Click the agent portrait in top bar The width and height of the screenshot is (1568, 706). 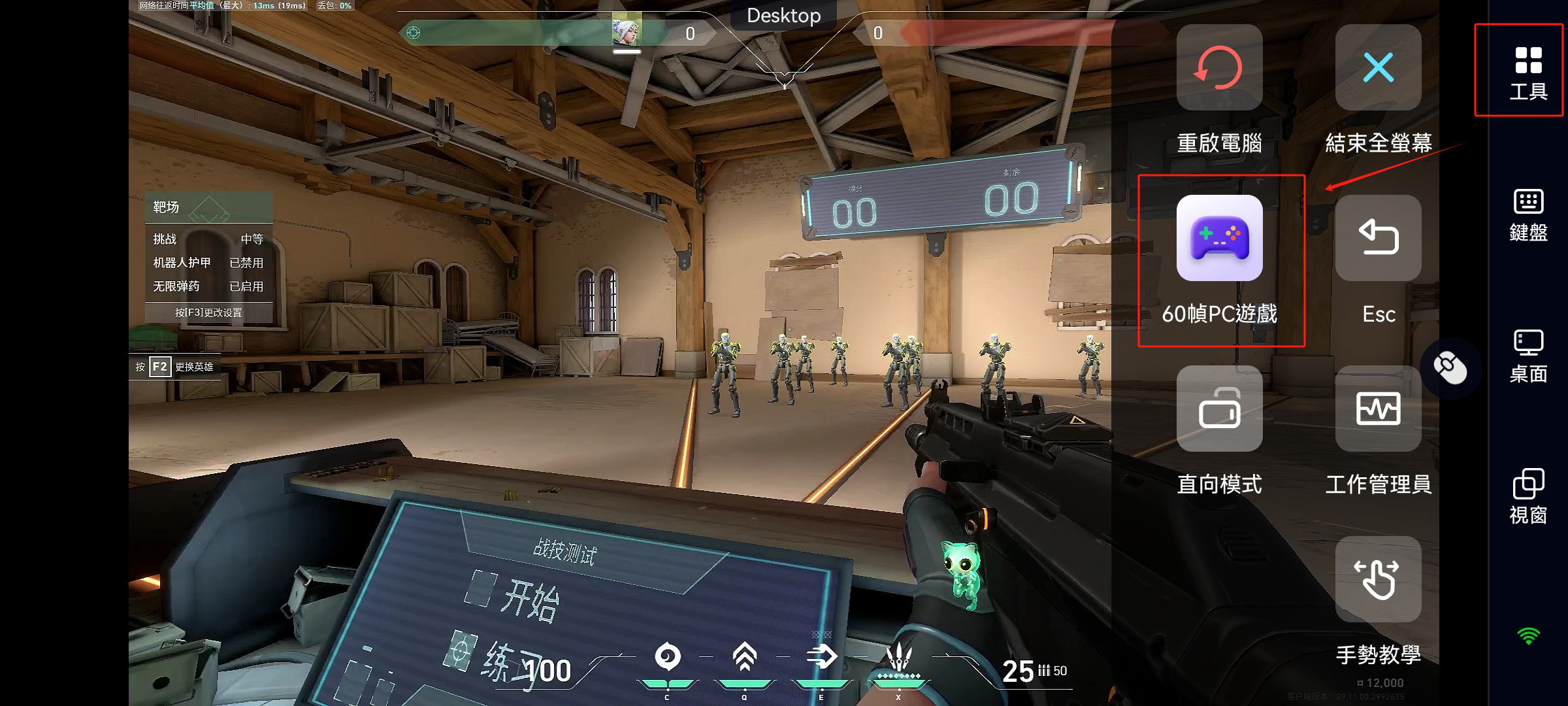[626, 30]
